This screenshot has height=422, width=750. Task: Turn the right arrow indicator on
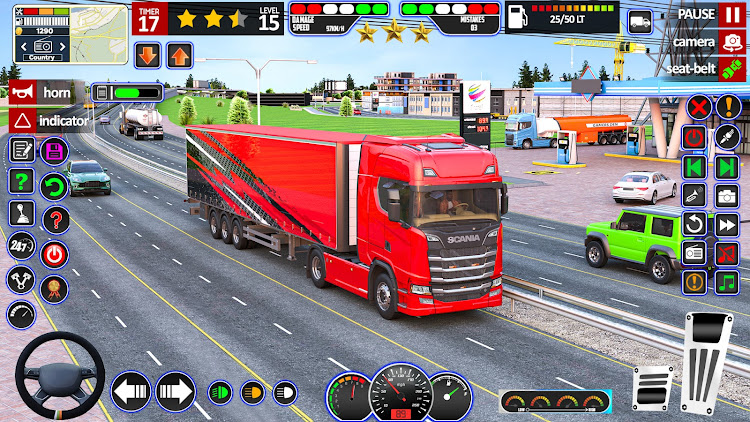175,391
